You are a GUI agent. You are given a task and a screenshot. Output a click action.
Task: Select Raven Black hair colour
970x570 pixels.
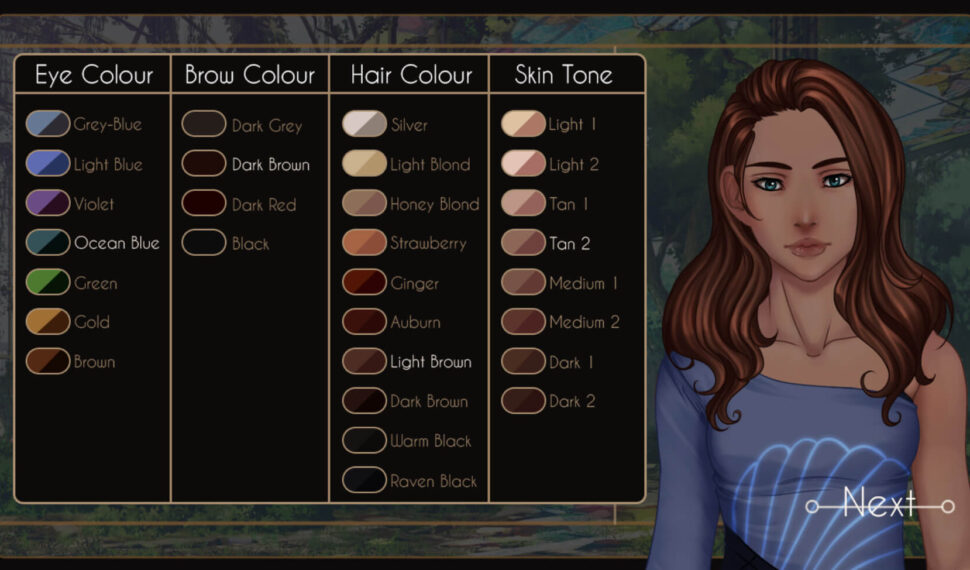[364, 480]
